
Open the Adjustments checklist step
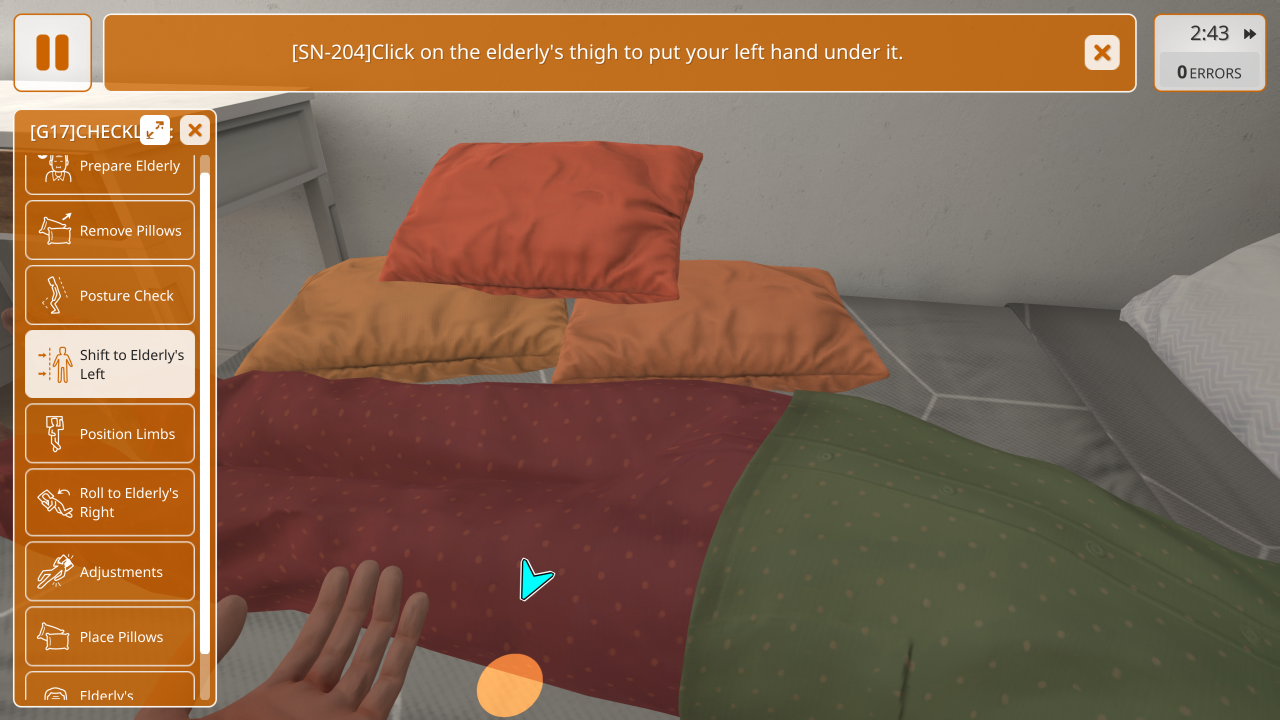pyautogui.click(x=110, y=571)
